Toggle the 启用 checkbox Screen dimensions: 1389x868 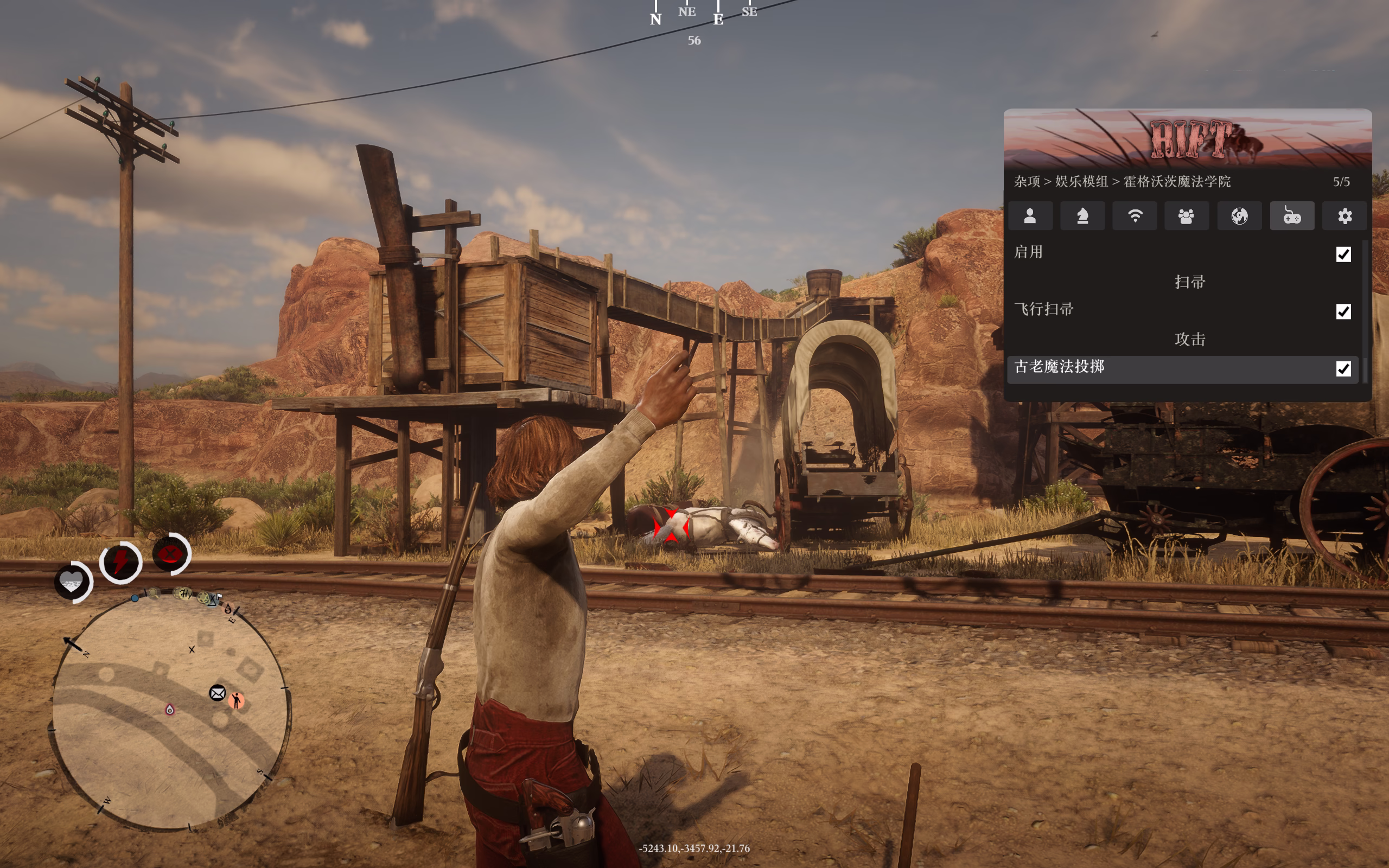[1343, 254]
